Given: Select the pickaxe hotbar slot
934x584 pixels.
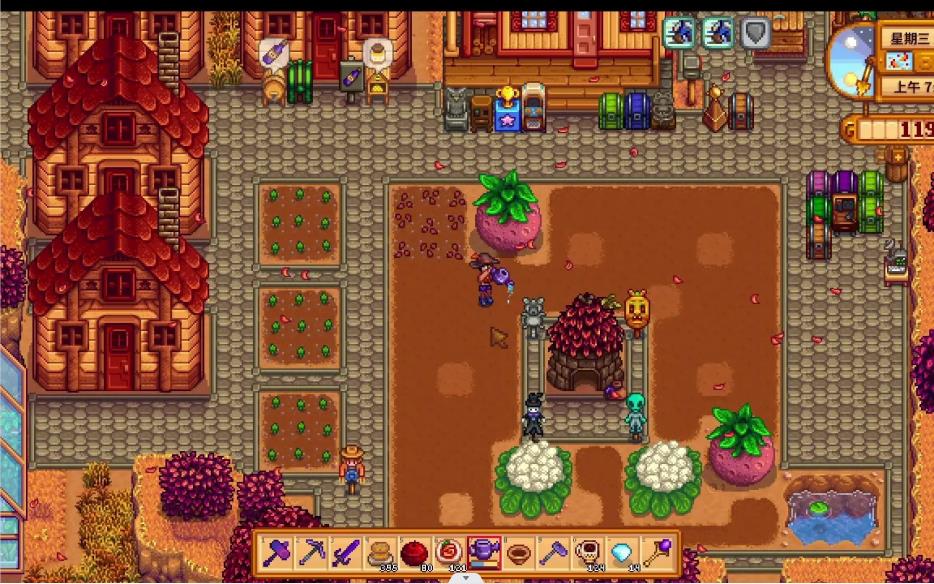Looking at the screenshot, I should click(311, 552).
